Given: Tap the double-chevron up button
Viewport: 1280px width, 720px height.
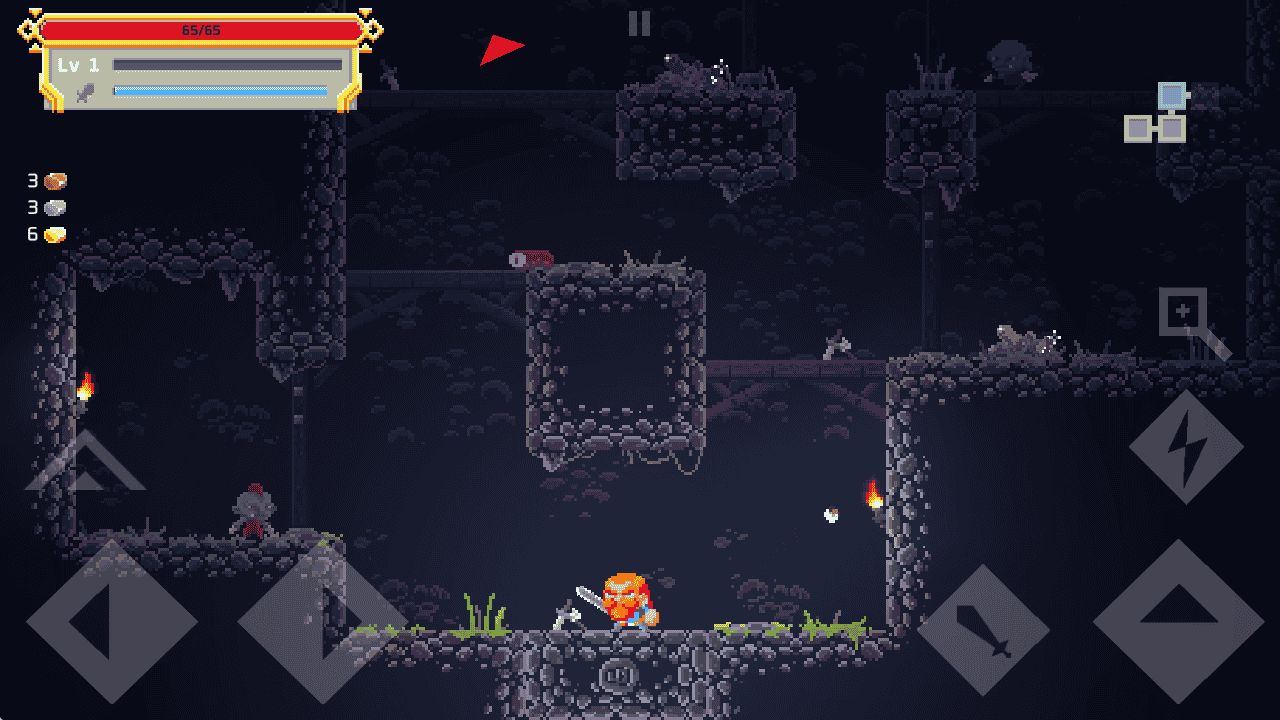Looking at the screenshot, I should tap(85, 463).
